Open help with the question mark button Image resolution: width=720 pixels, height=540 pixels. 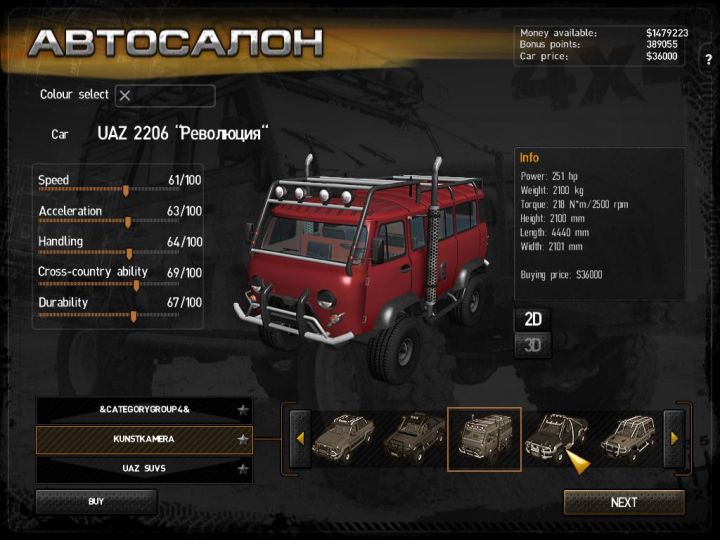708,59
